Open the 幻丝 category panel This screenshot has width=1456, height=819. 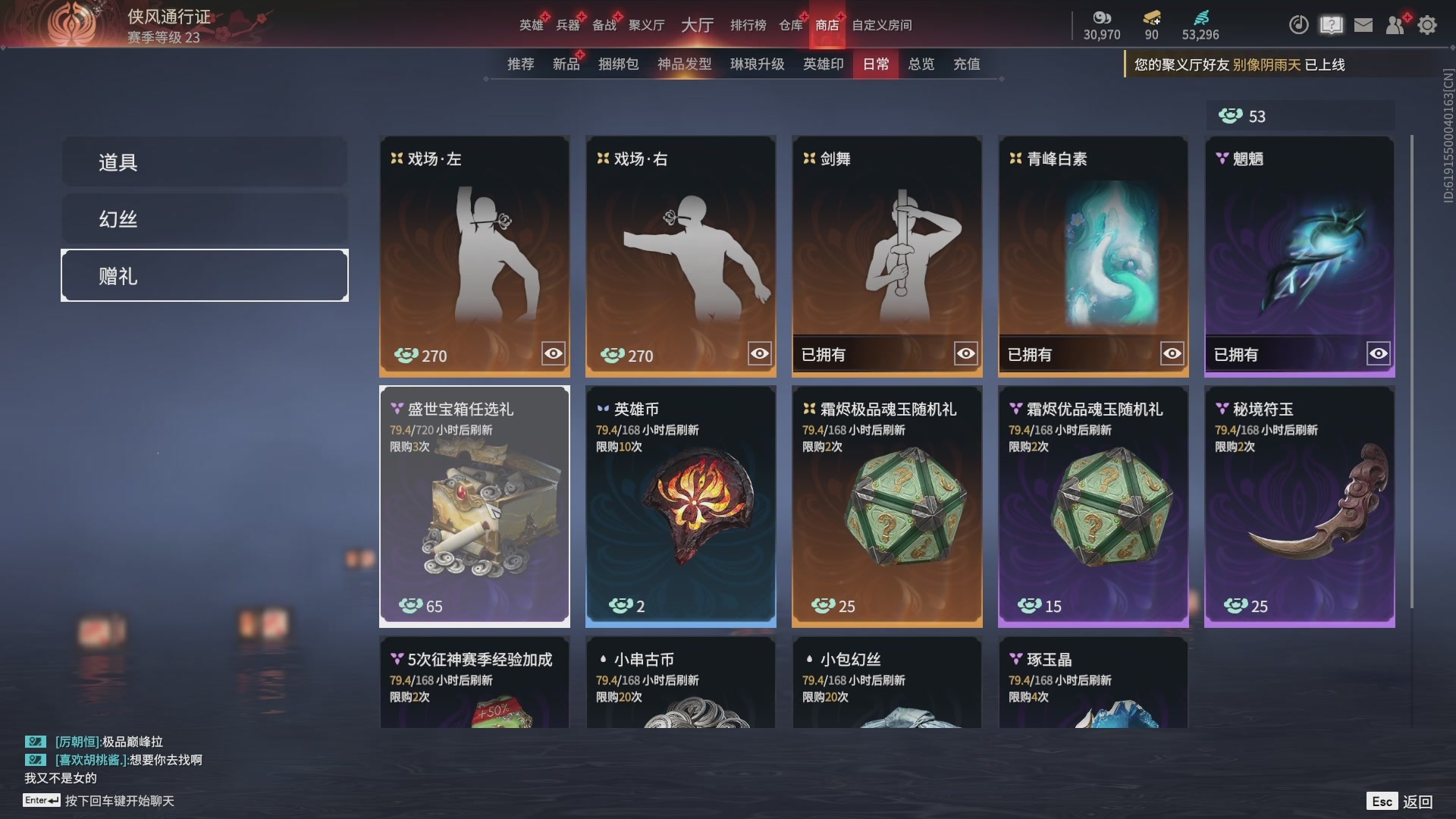tap(203, 218)
